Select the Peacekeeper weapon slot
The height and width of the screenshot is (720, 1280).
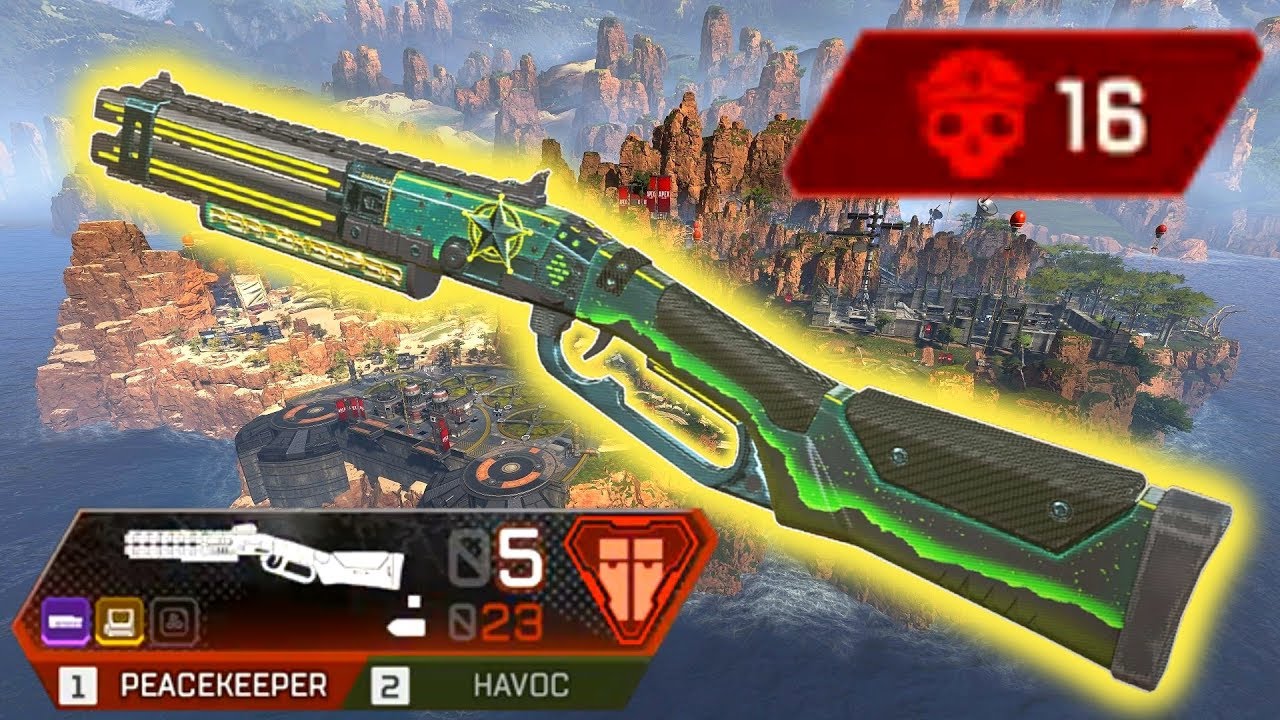[x=200, y=685]
